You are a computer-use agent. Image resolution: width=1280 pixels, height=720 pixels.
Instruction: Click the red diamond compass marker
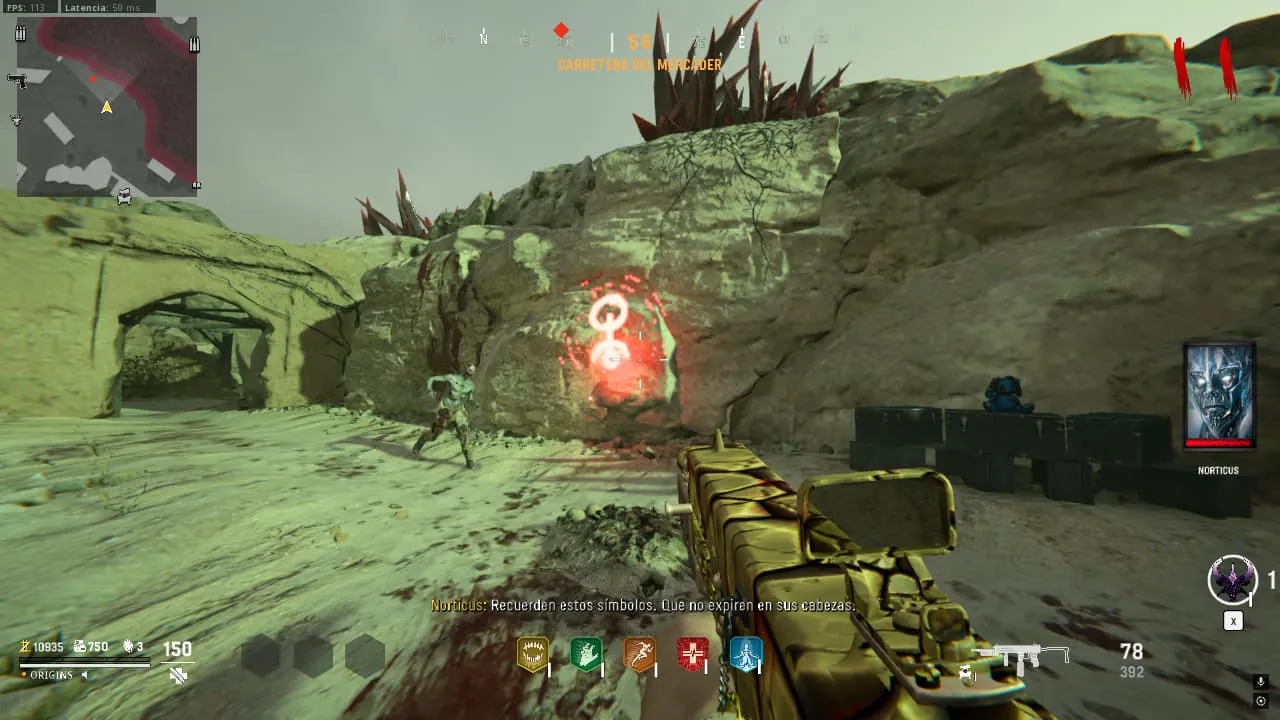click(561, 31)
